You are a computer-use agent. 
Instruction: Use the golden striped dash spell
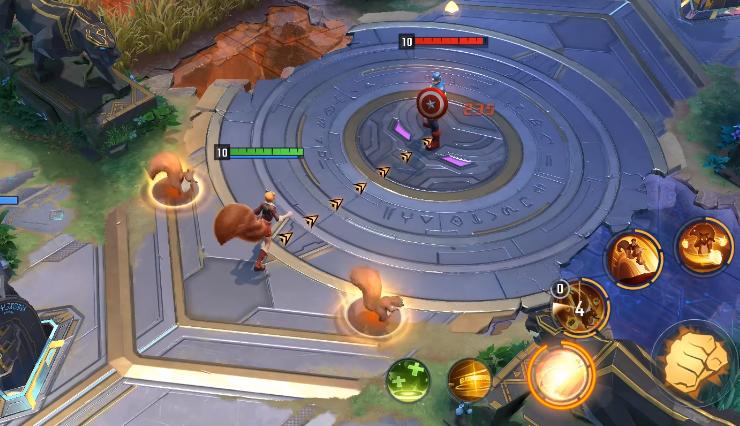click(468, 379)
